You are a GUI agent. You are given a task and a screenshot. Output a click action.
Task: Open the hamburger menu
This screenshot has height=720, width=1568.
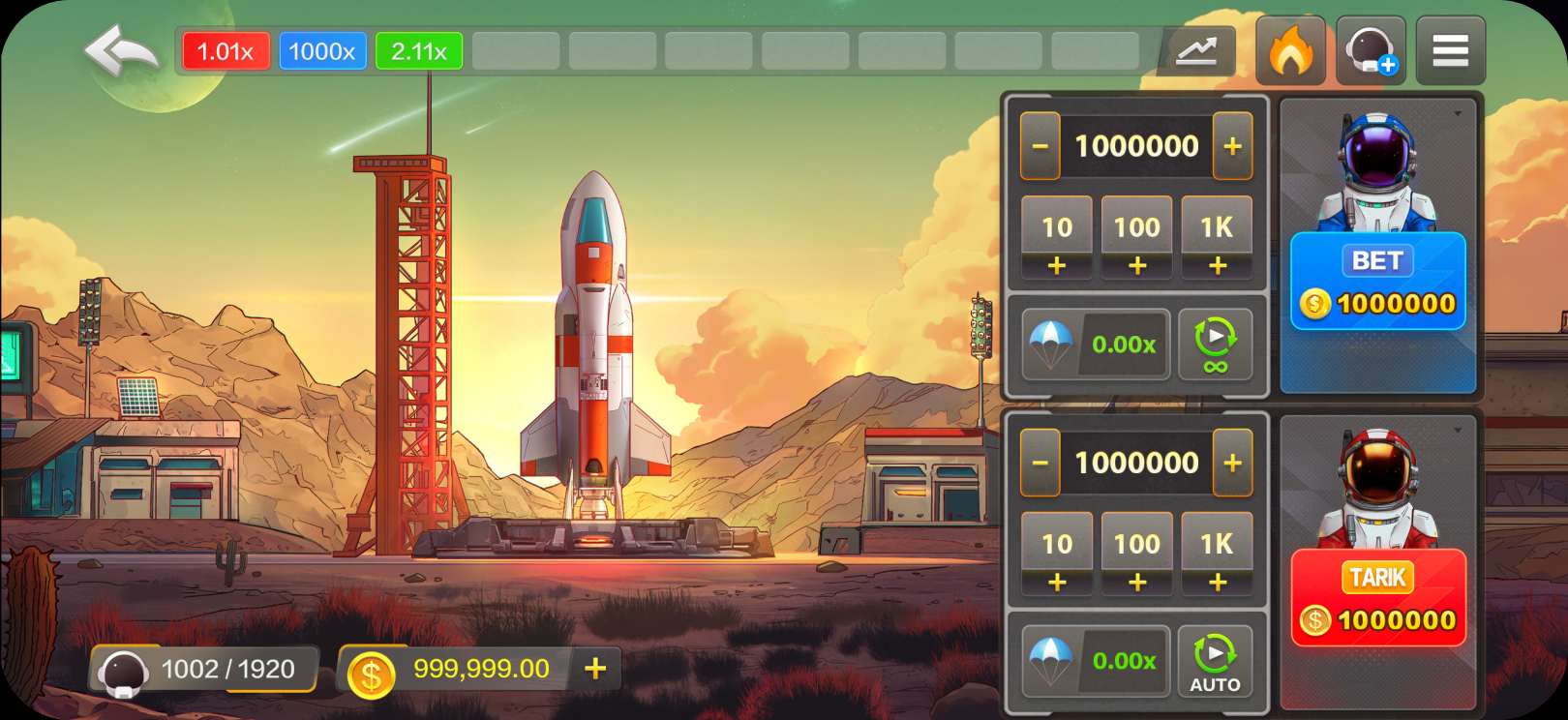pyautogui.click(x=1450, y=51)
